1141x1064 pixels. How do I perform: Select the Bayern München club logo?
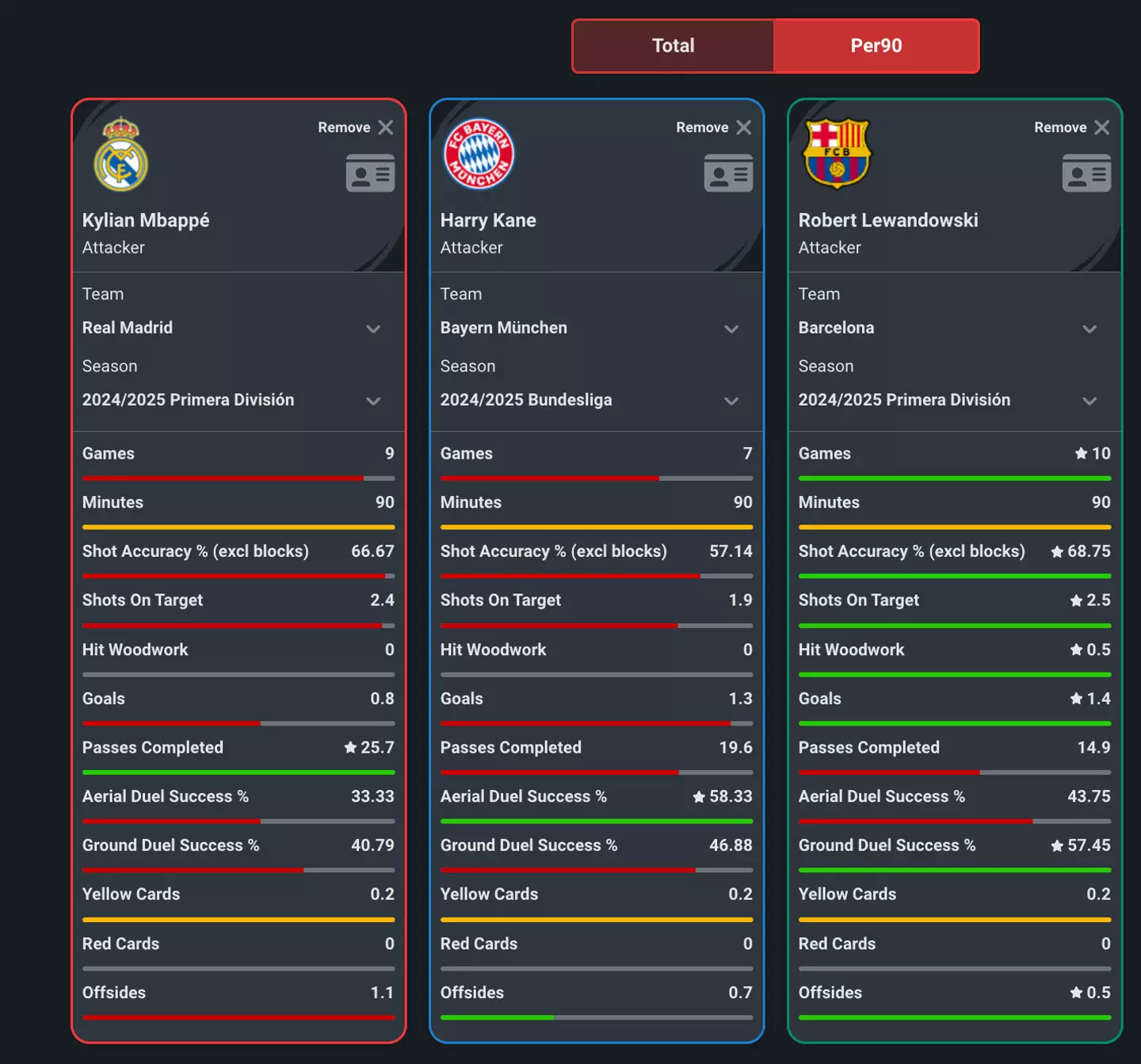478,154
